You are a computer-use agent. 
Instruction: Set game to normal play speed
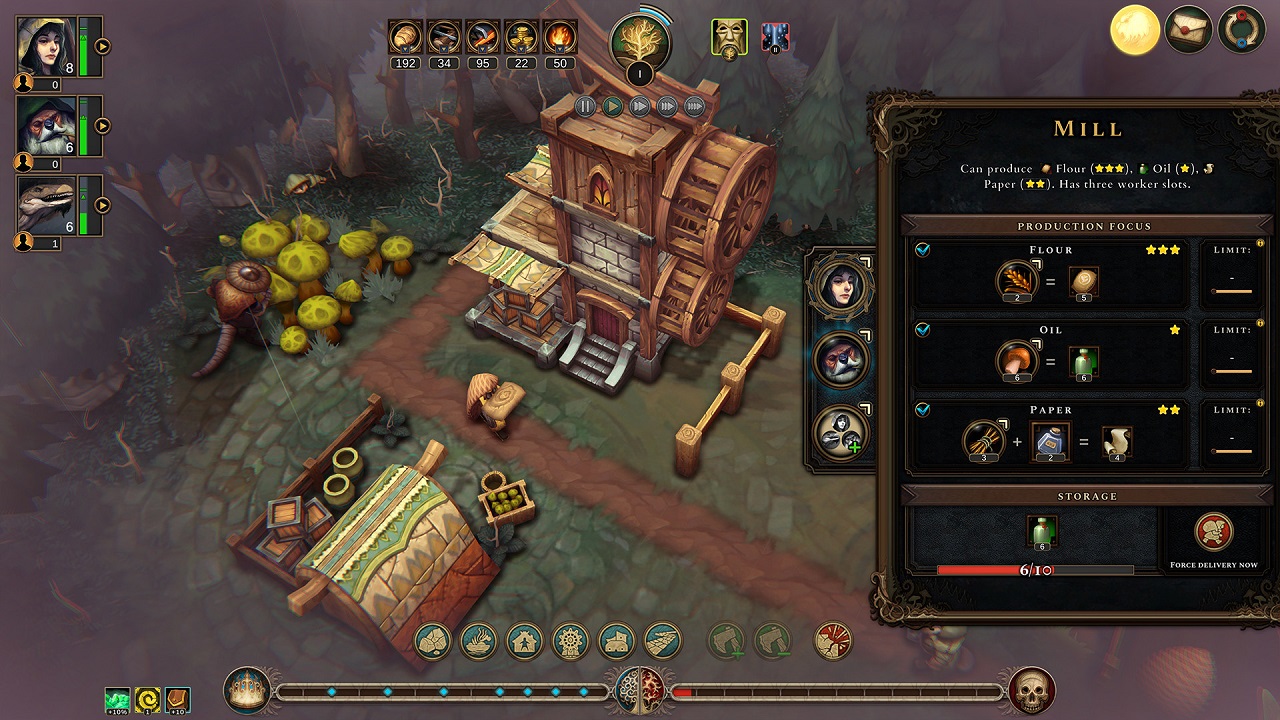click(x=613, y=106)
